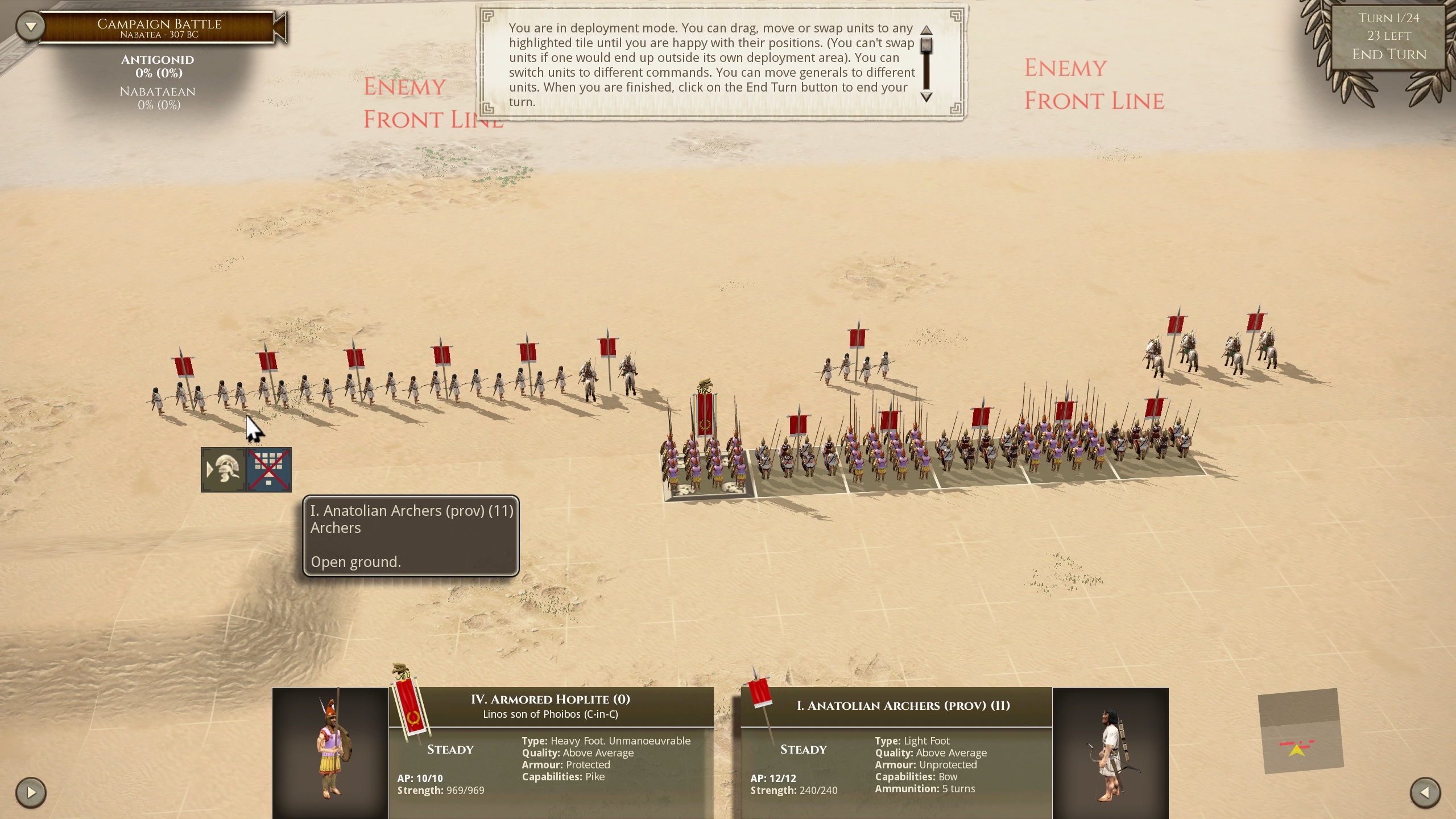Click the End Turn button

pos(1389,54)
